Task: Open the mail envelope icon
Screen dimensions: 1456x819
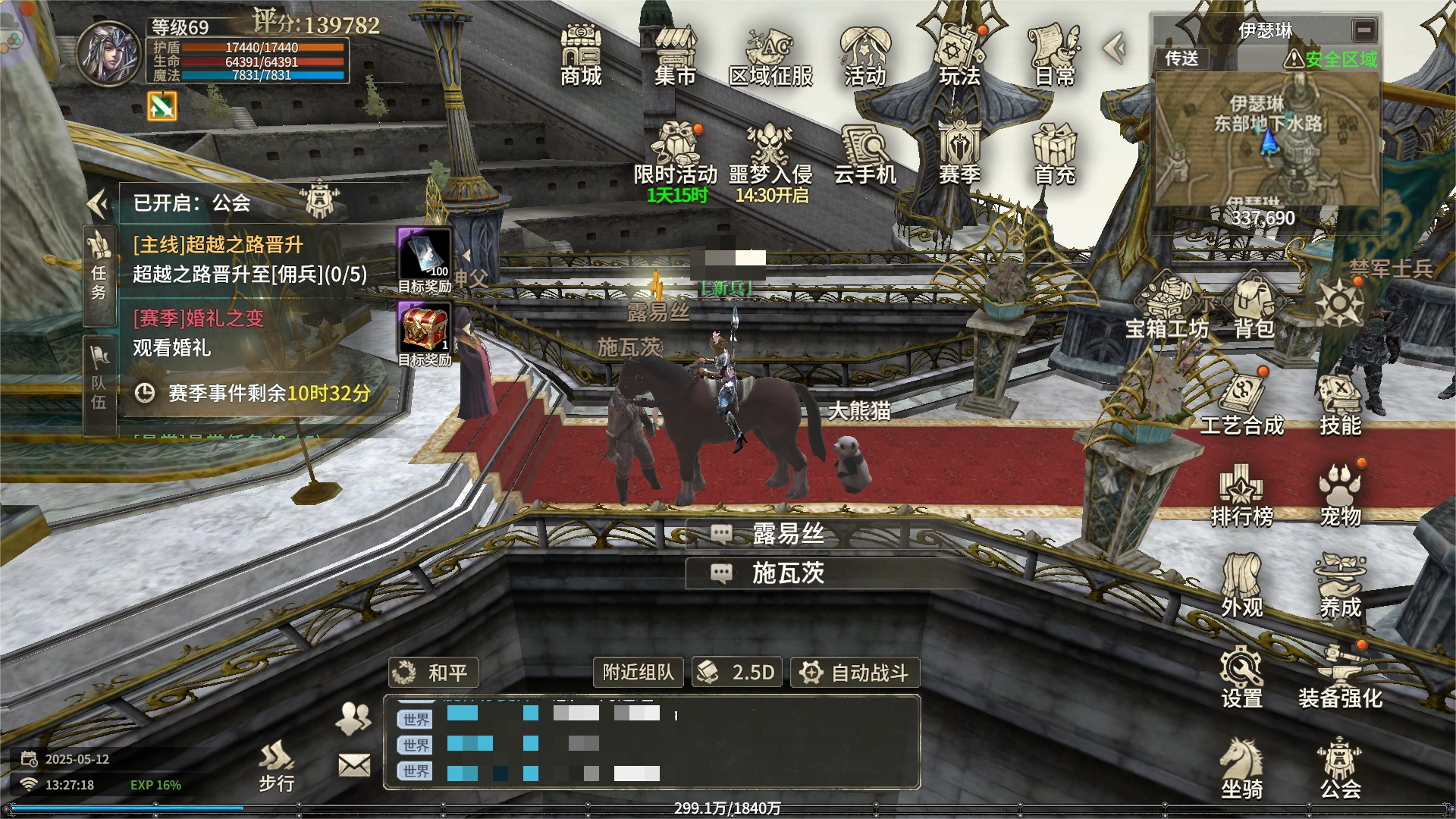Action: pyautogui.click(x=354, y=765)
